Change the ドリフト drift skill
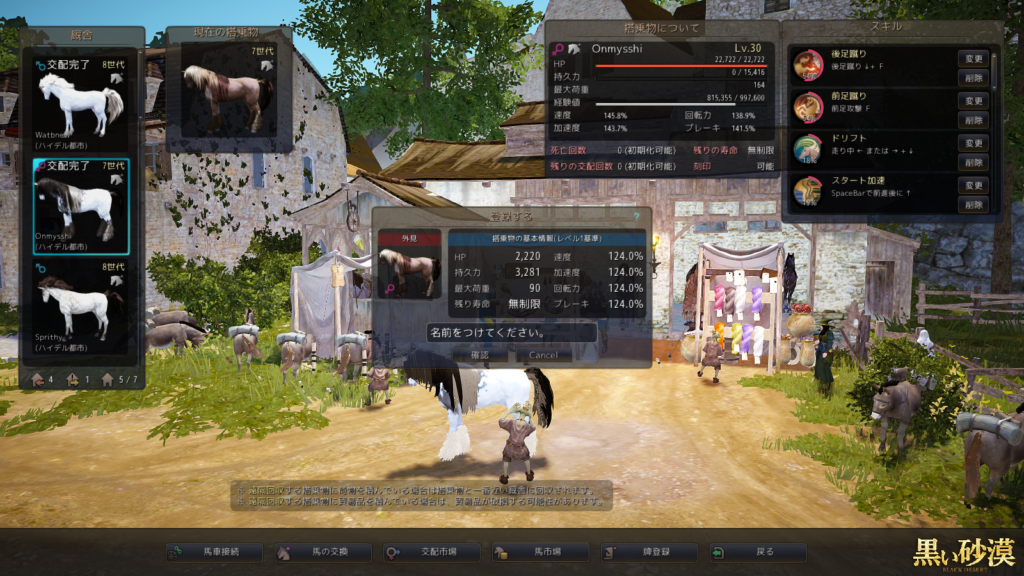The width and height of the screenshot is (1024, 576). click(x=973, y=143)
